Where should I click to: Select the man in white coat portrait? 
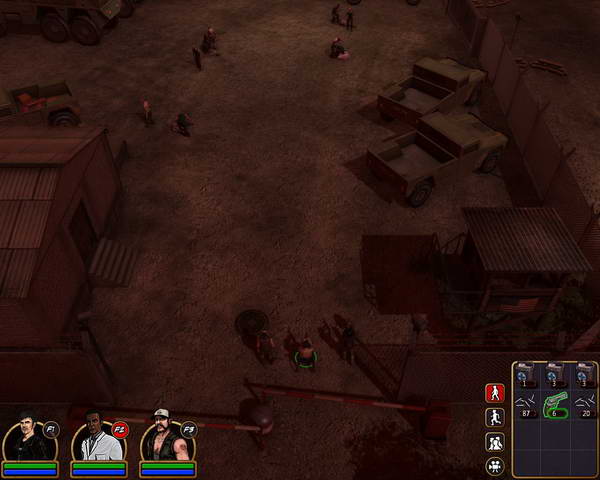click(x=97, y=438)
